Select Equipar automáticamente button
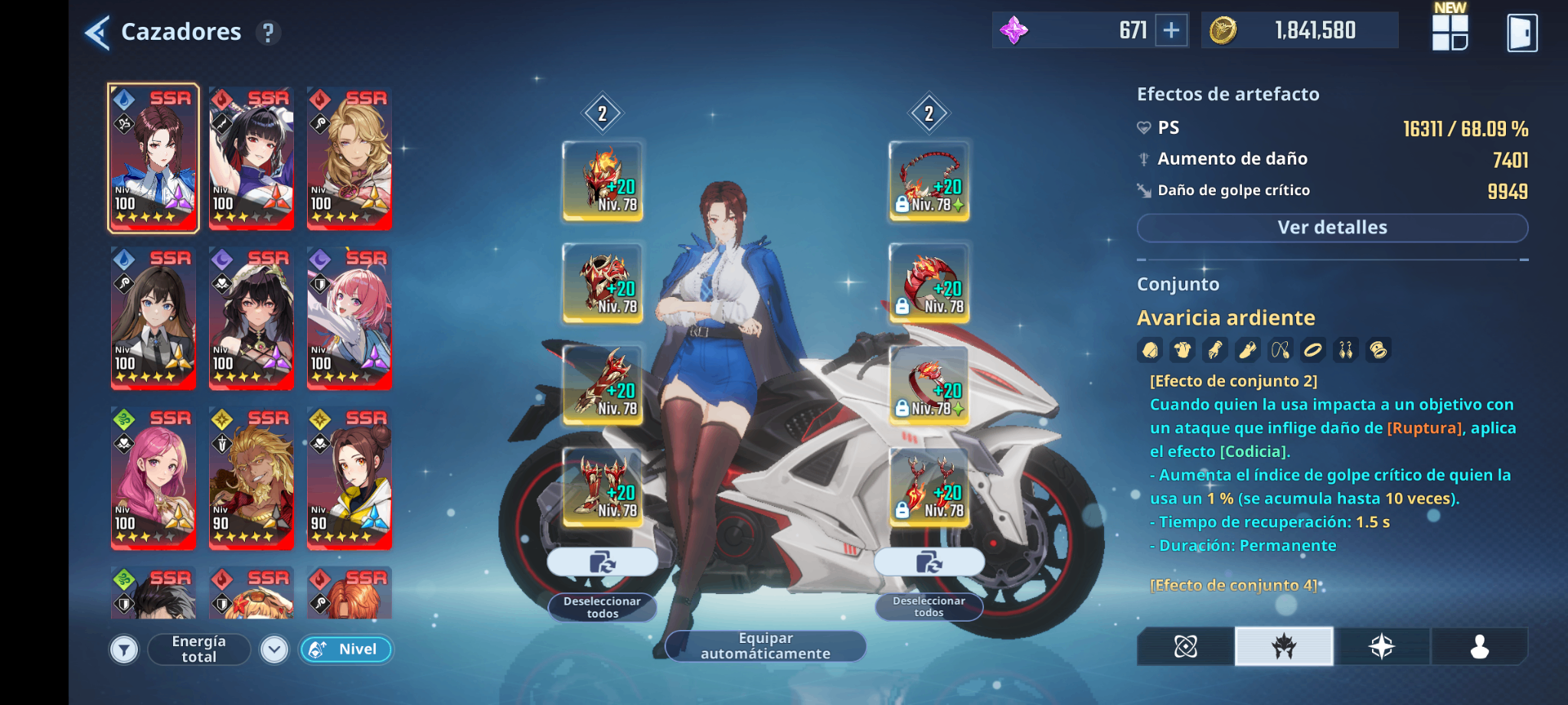 coord(765,646)
